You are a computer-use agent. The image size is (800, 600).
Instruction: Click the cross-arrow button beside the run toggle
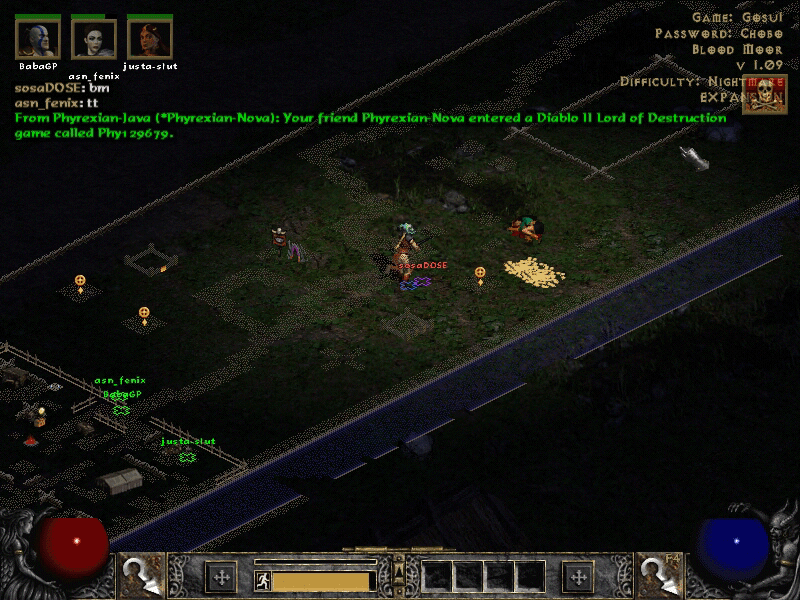tap(220, 577)
